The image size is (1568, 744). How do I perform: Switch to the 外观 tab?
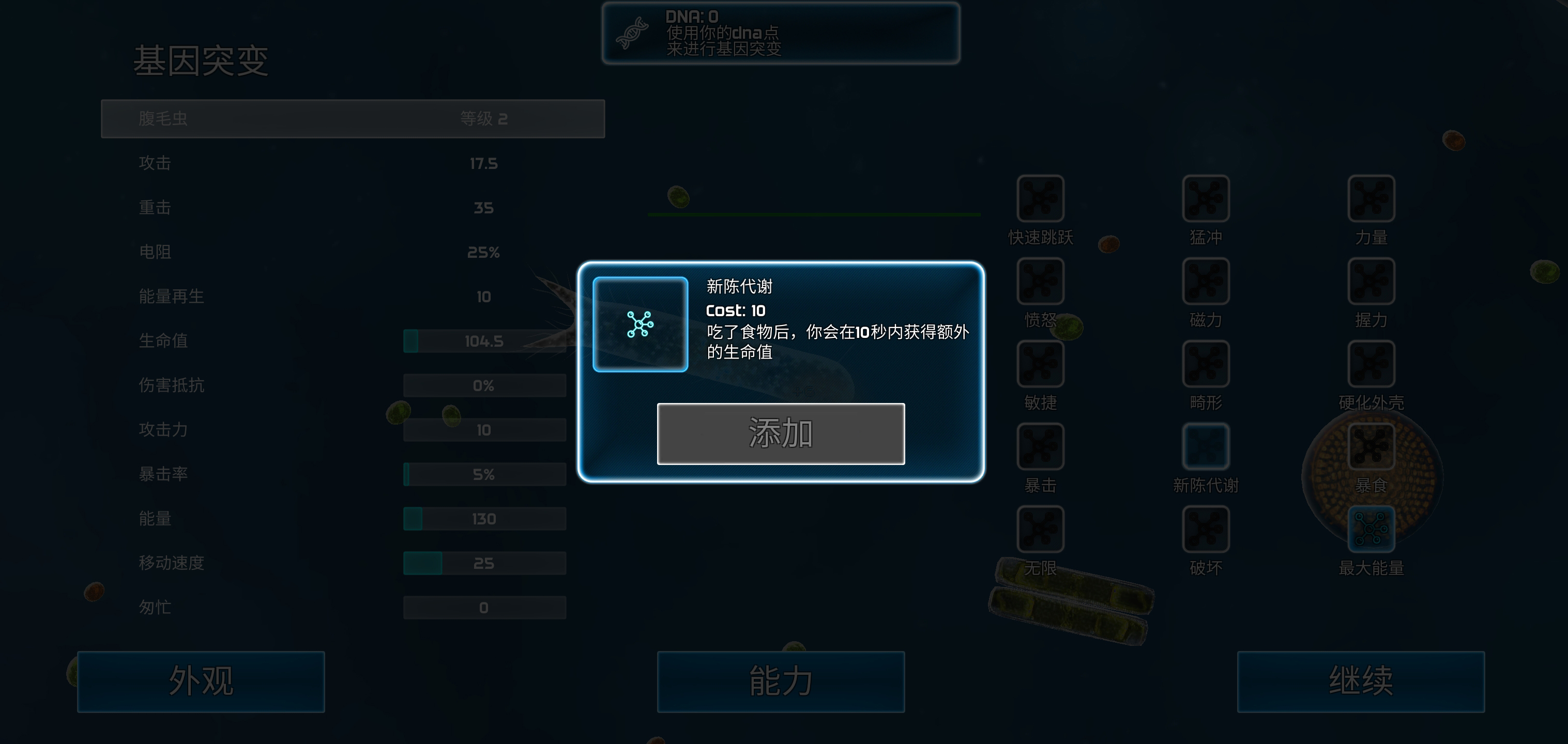pyautogui.click(x=201, y=681)
